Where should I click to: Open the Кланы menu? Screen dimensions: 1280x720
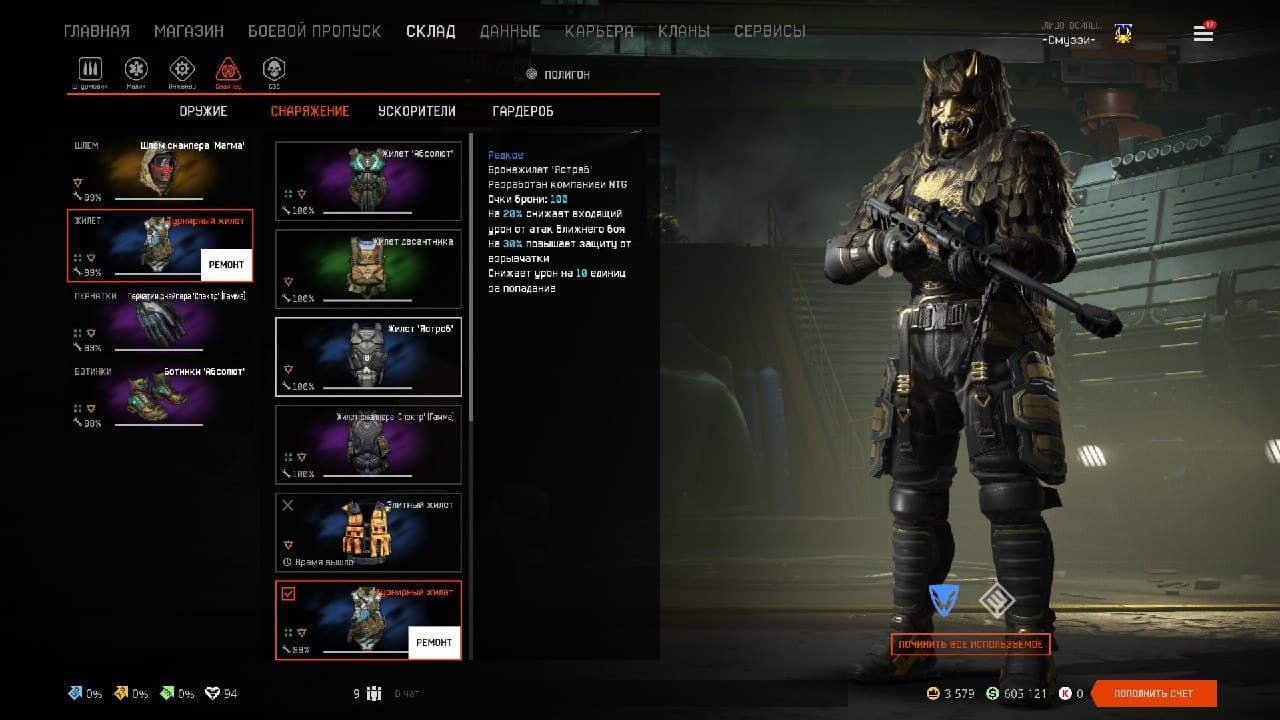[684, 31]
